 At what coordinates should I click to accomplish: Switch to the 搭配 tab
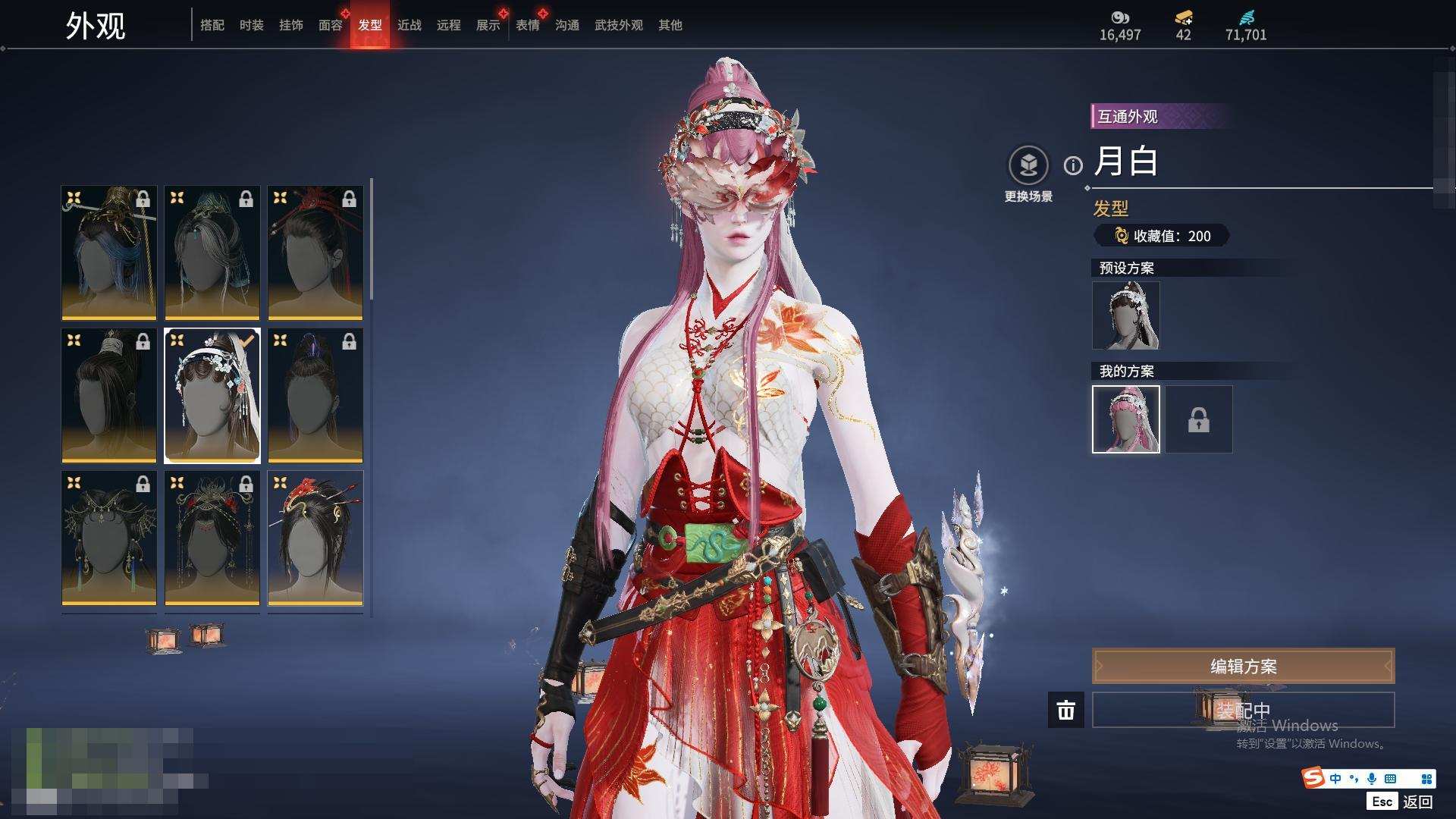212,25
